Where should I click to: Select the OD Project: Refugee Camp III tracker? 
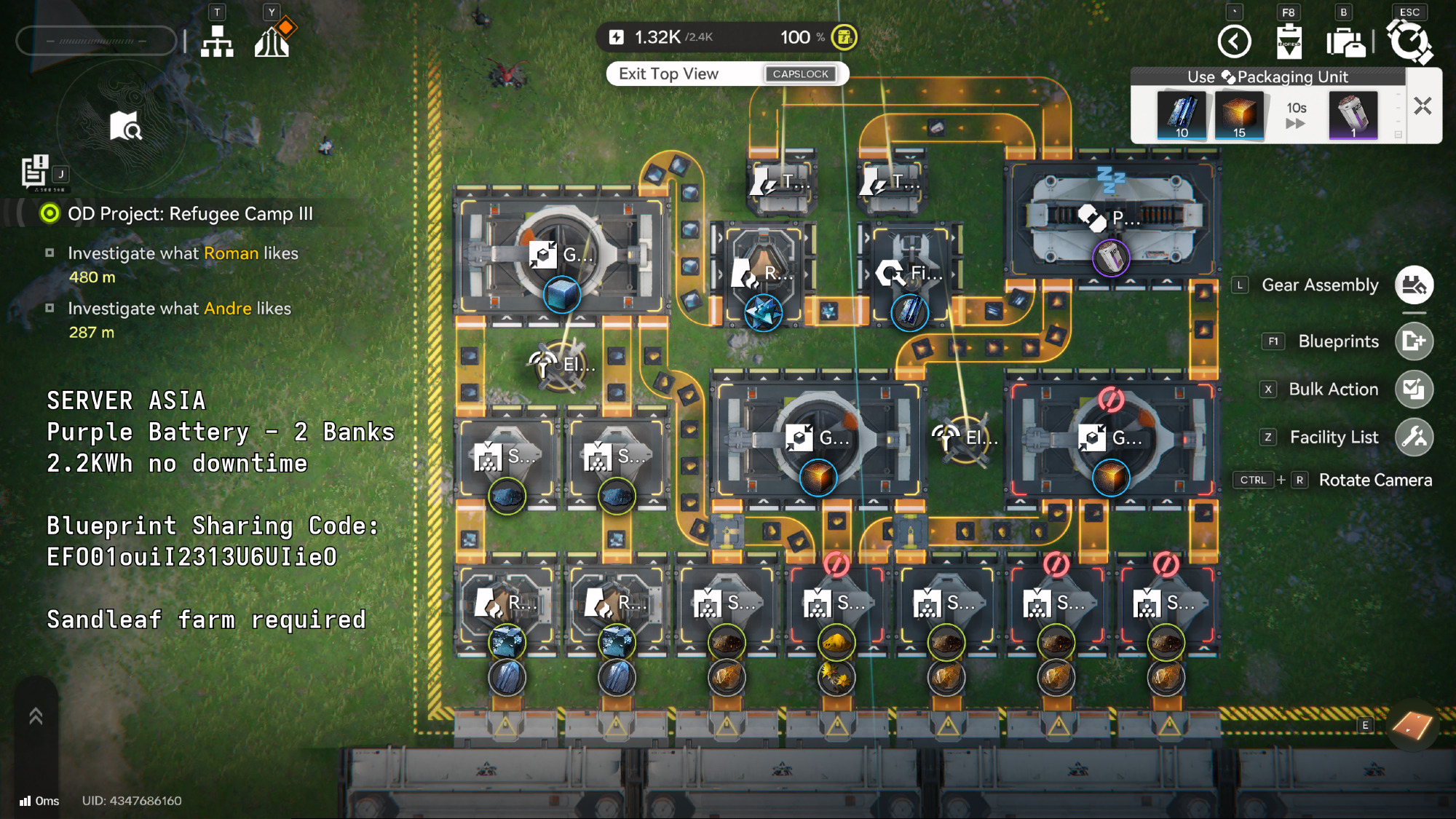tap(189, 214)
